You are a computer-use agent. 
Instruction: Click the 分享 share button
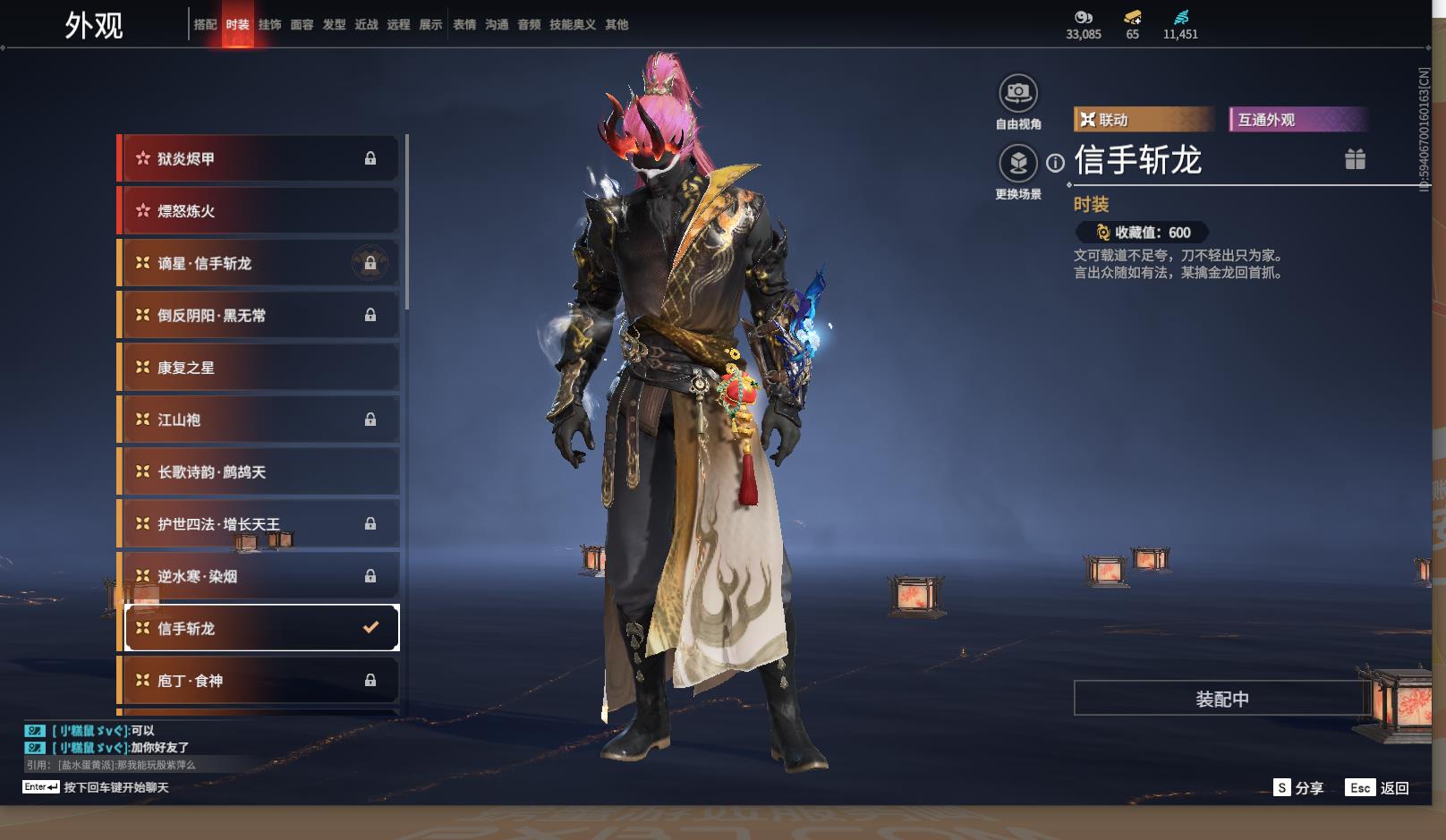(x=1299, y=787)
